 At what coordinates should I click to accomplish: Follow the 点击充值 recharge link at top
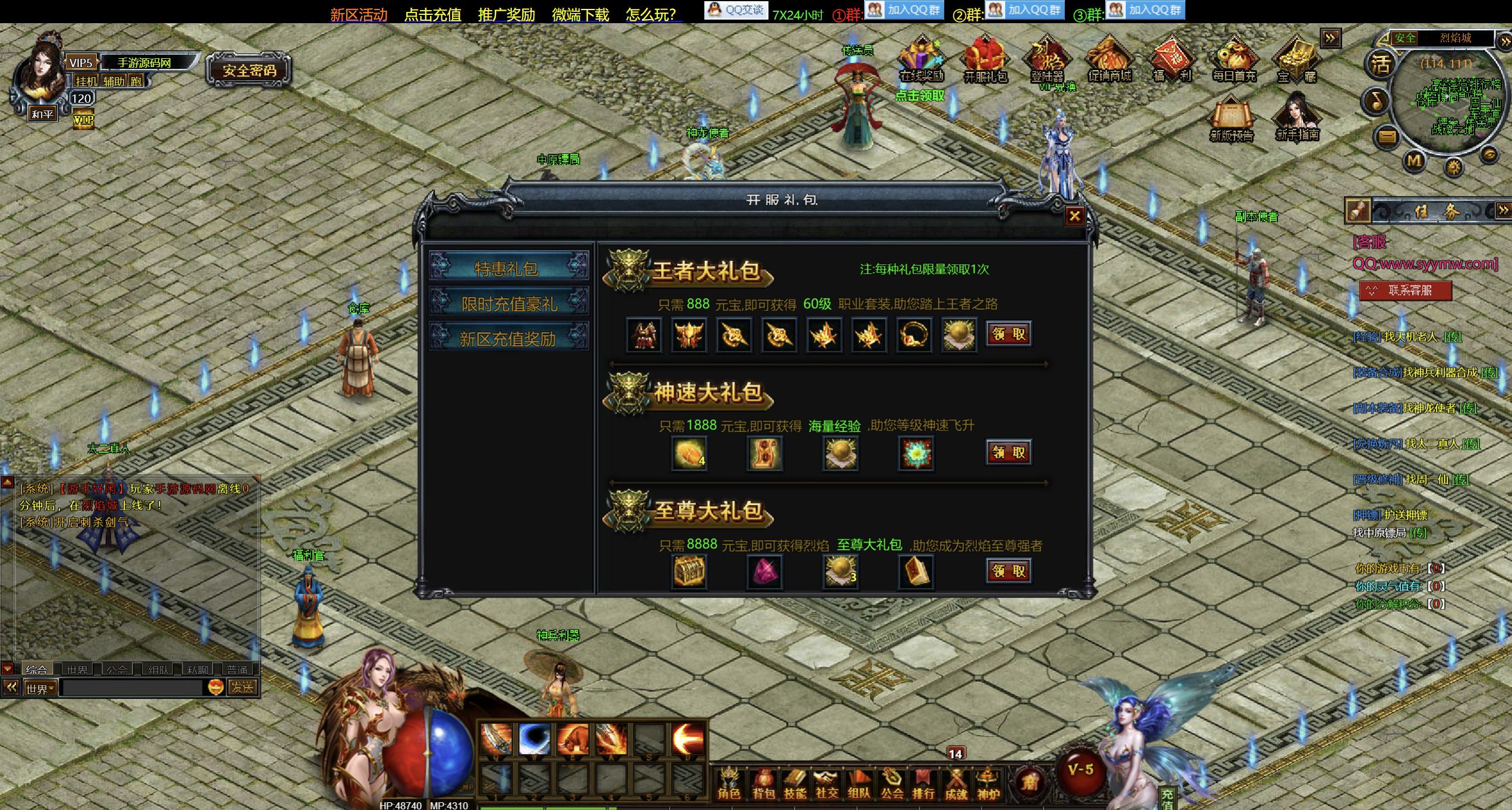tap(432, 14)
